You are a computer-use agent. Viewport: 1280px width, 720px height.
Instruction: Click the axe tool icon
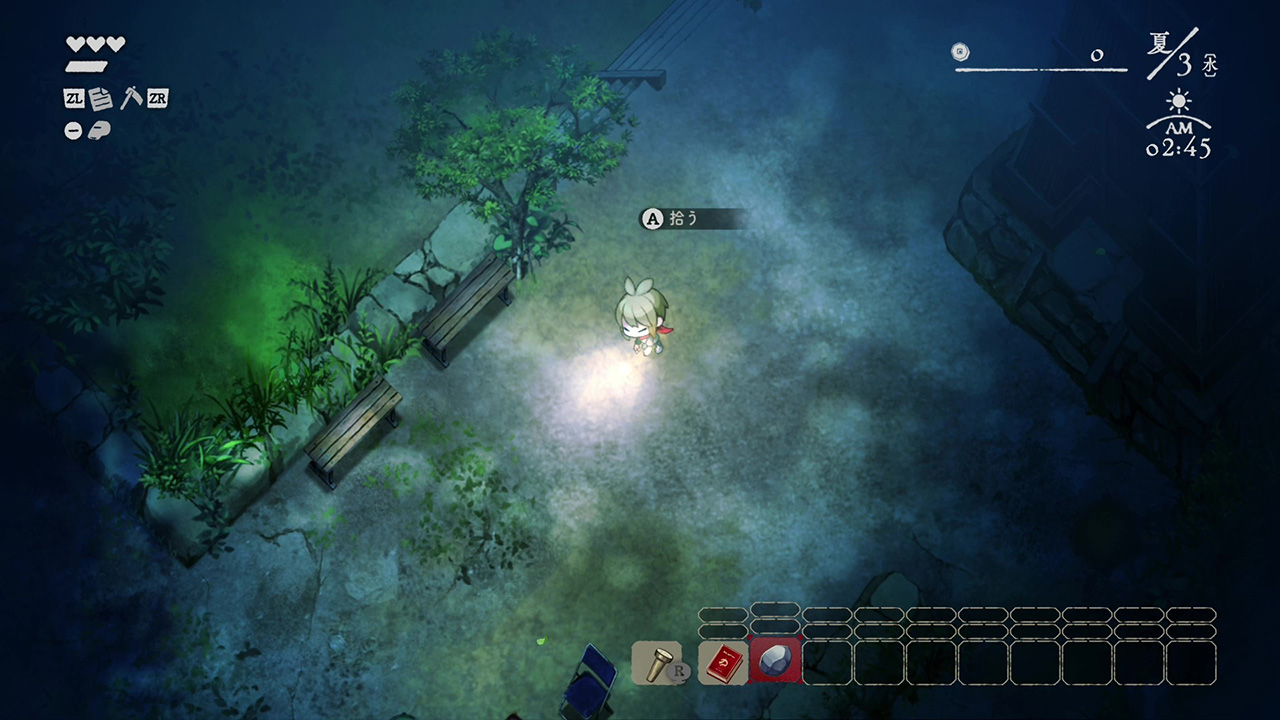pyautogui.click(x=130, y=98)
